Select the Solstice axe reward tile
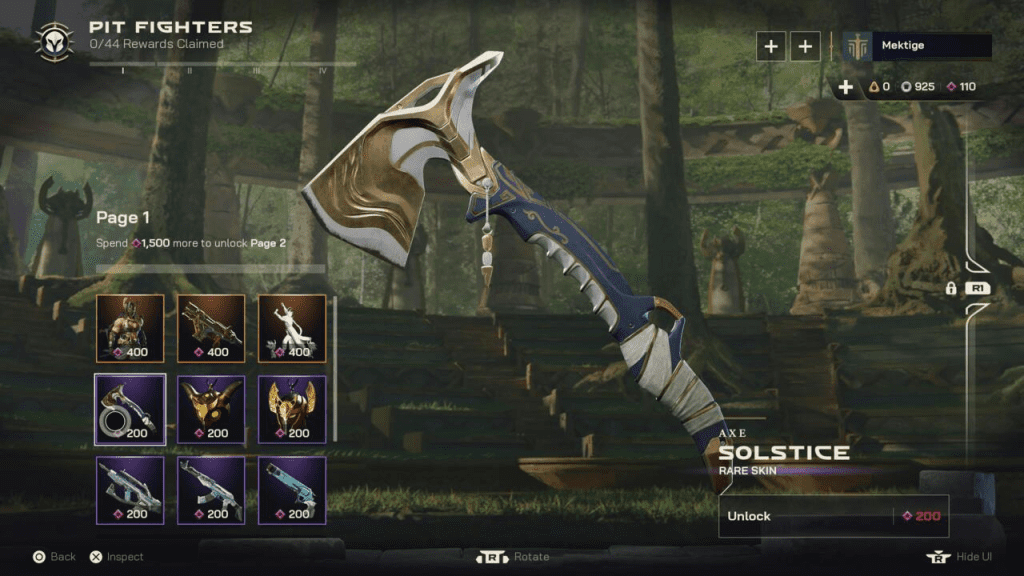 click(x=130, y=408)
